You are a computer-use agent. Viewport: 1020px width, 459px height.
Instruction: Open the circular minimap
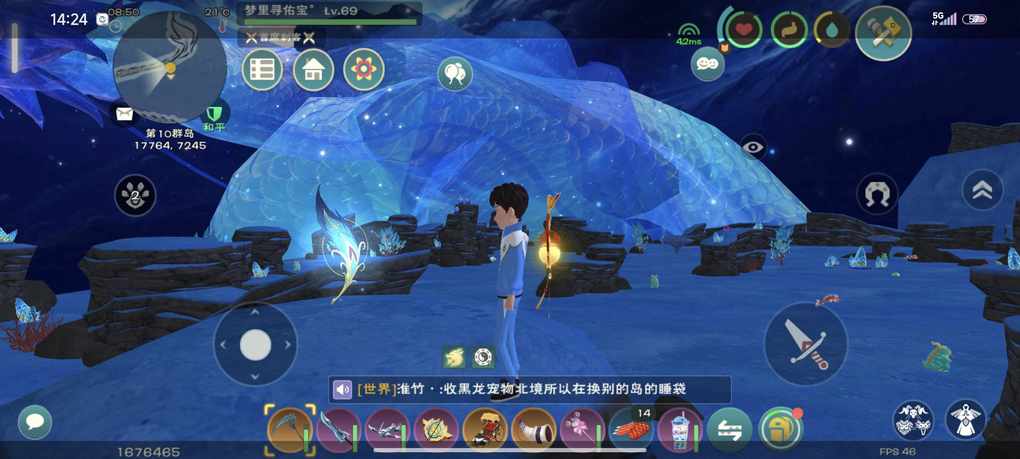click(x=169, y=66)
